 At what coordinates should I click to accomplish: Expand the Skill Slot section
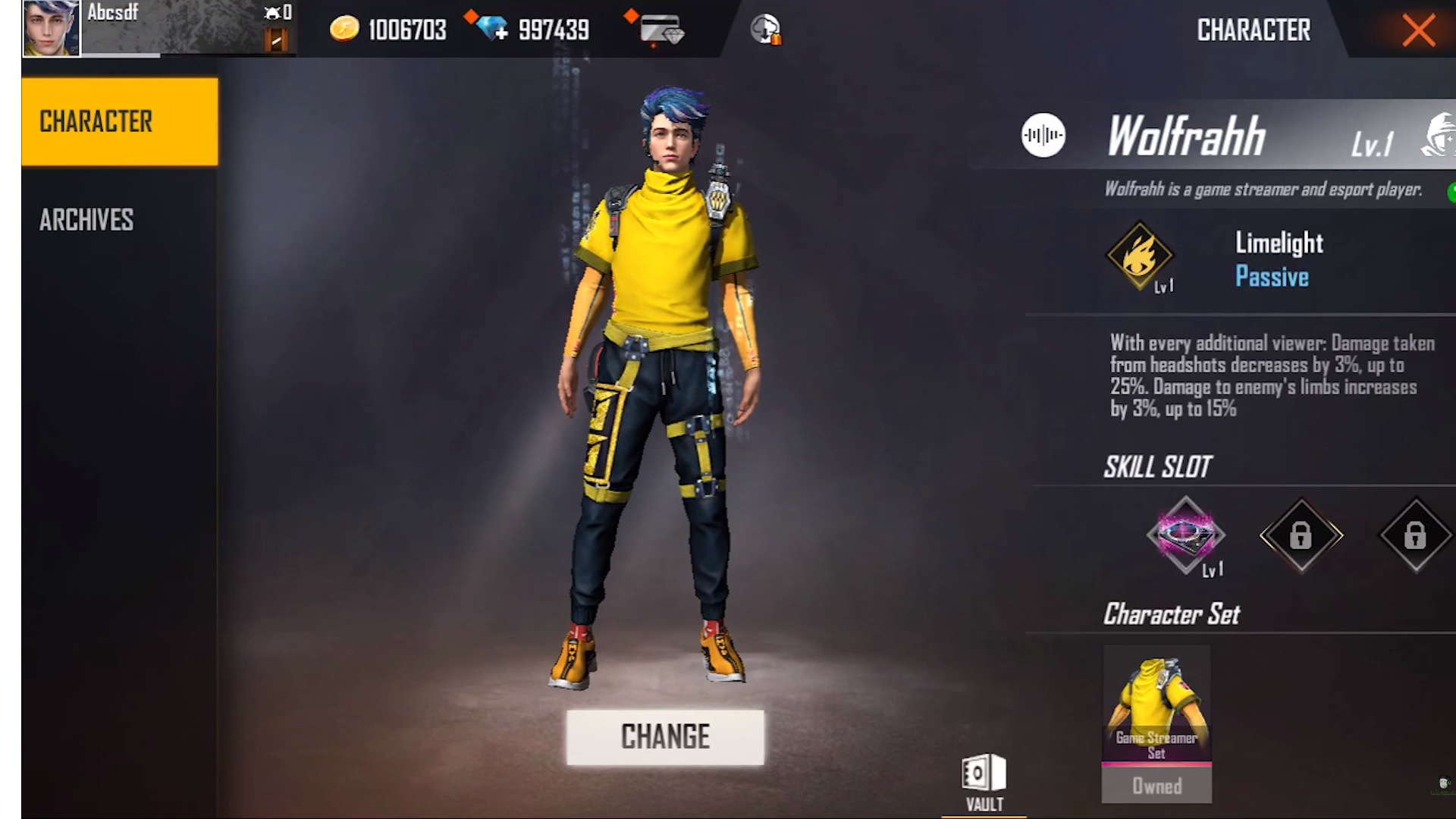coord(1158,466)
